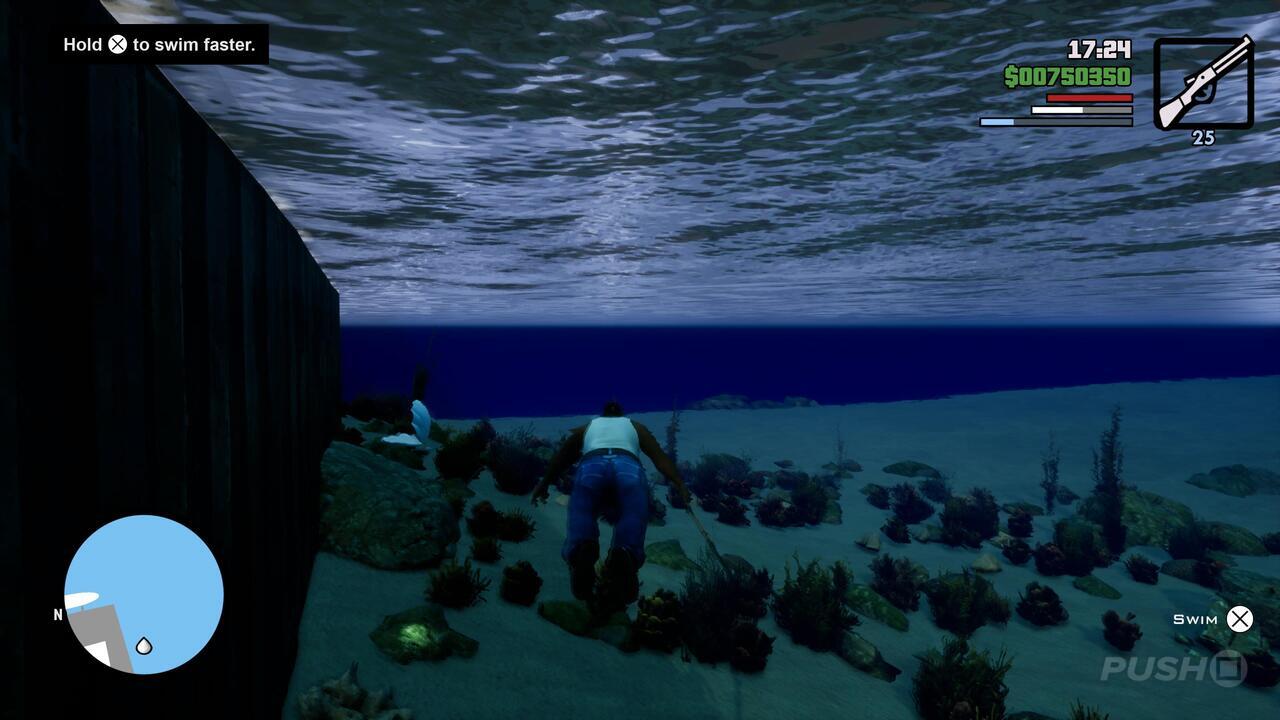The image size is (1280, 720).
Task: Click the waypoint droplet marker on minimap
Action: (144, 646)
